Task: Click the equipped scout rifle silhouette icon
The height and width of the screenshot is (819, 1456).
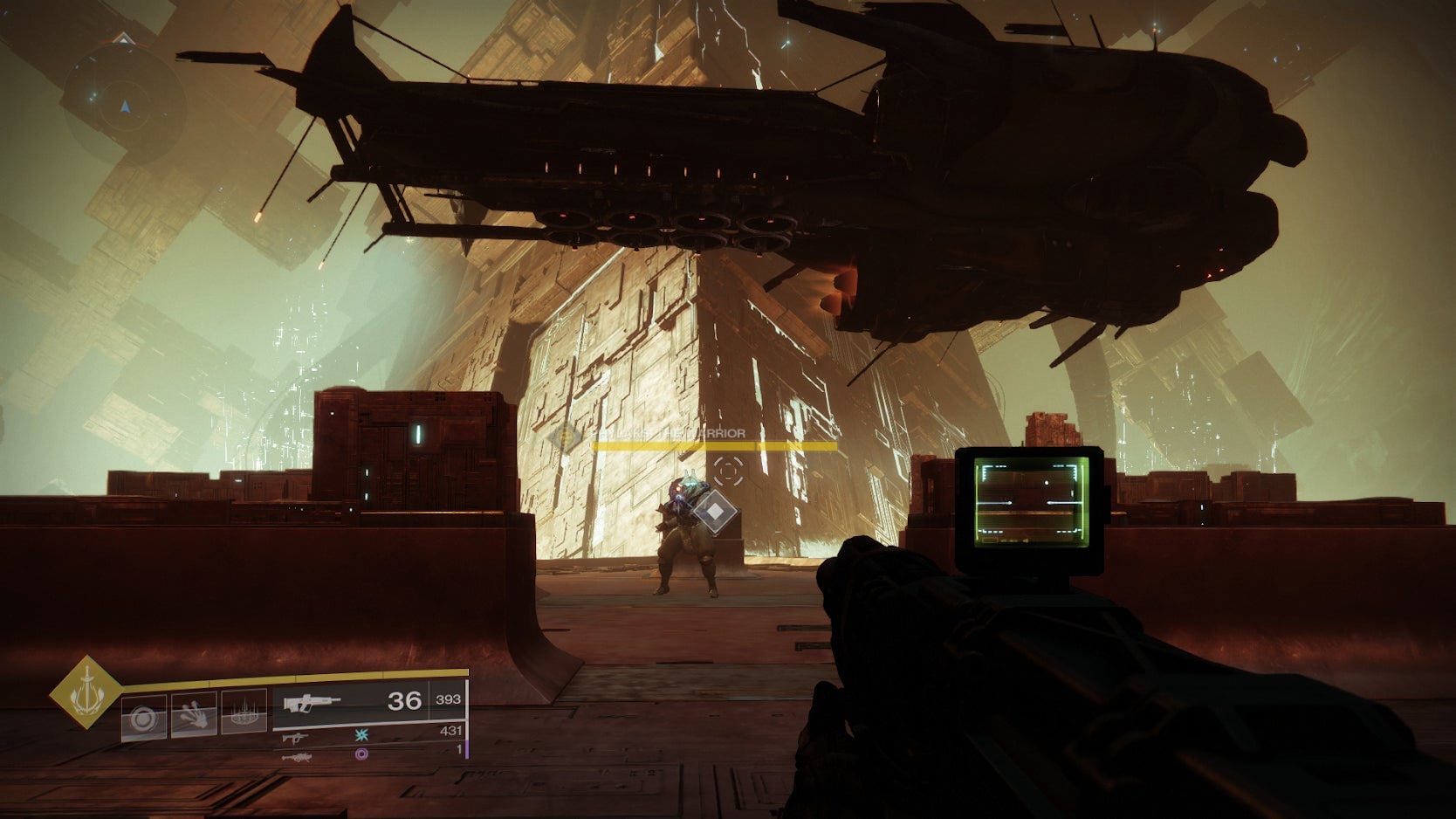Action: [312, 703]
